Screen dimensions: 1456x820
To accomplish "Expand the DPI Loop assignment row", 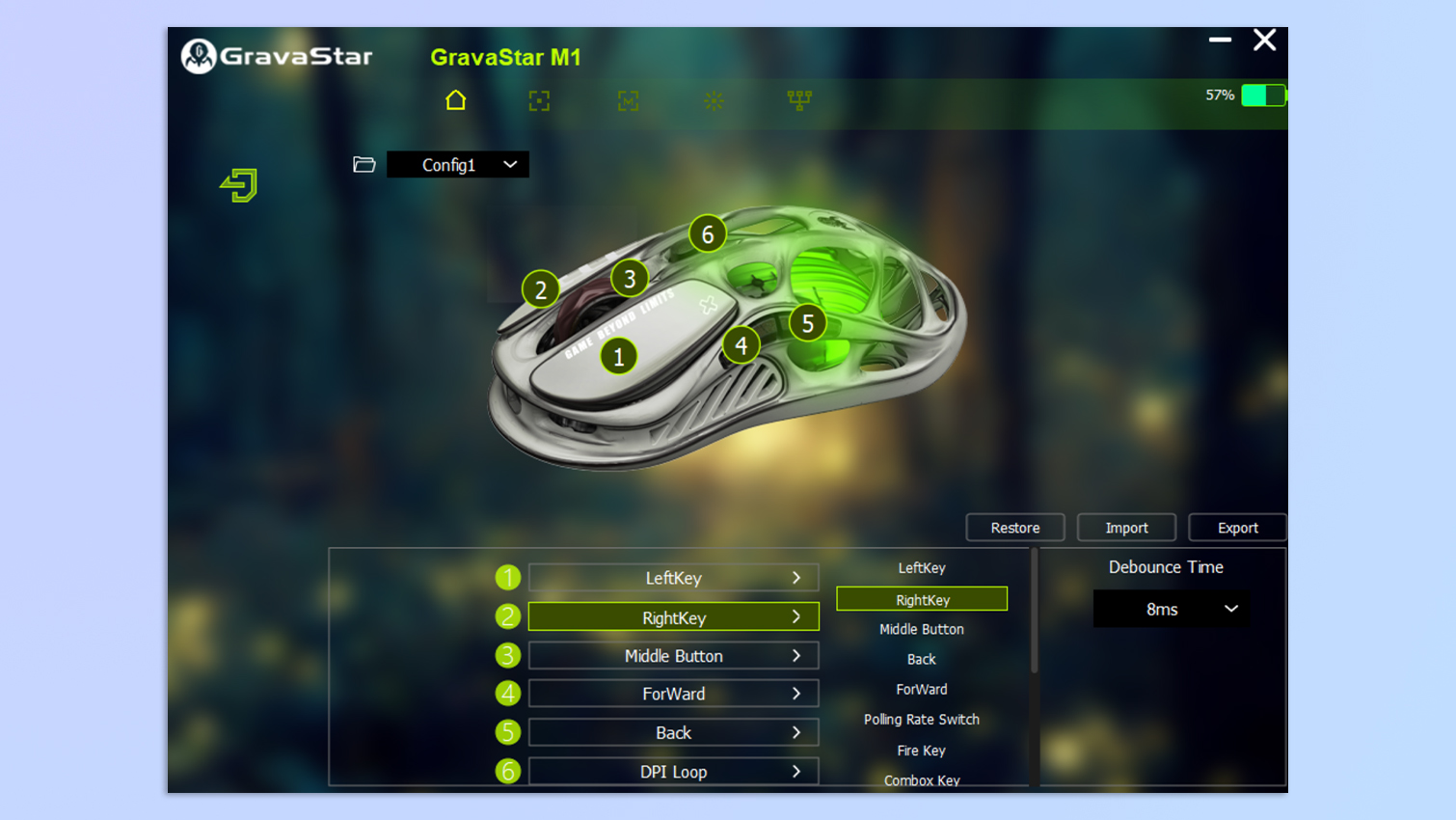I will click(x=672, y=771).
